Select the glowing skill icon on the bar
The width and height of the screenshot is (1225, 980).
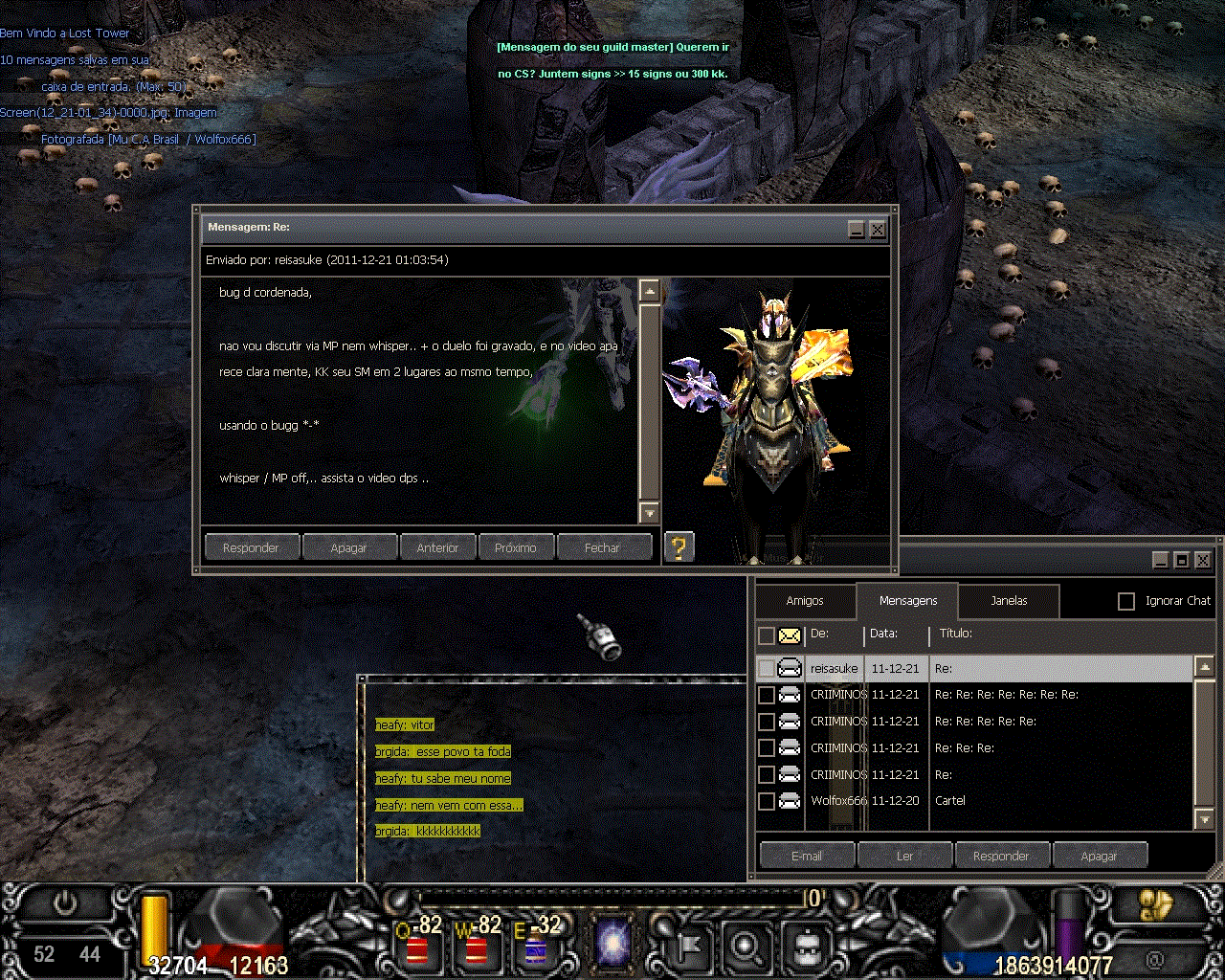[612, 943]
